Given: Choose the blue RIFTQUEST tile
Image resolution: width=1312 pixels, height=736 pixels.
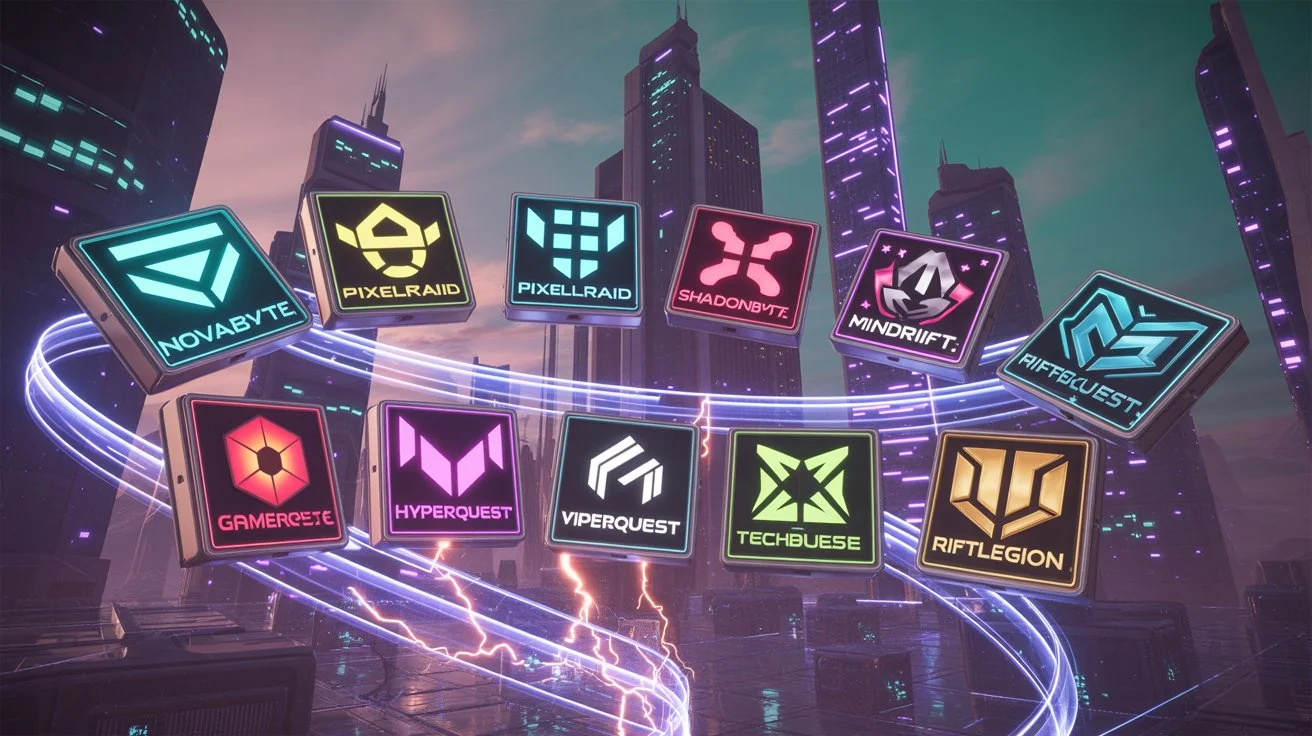Looking at the screenshot, I should (x=1118, y=355).
